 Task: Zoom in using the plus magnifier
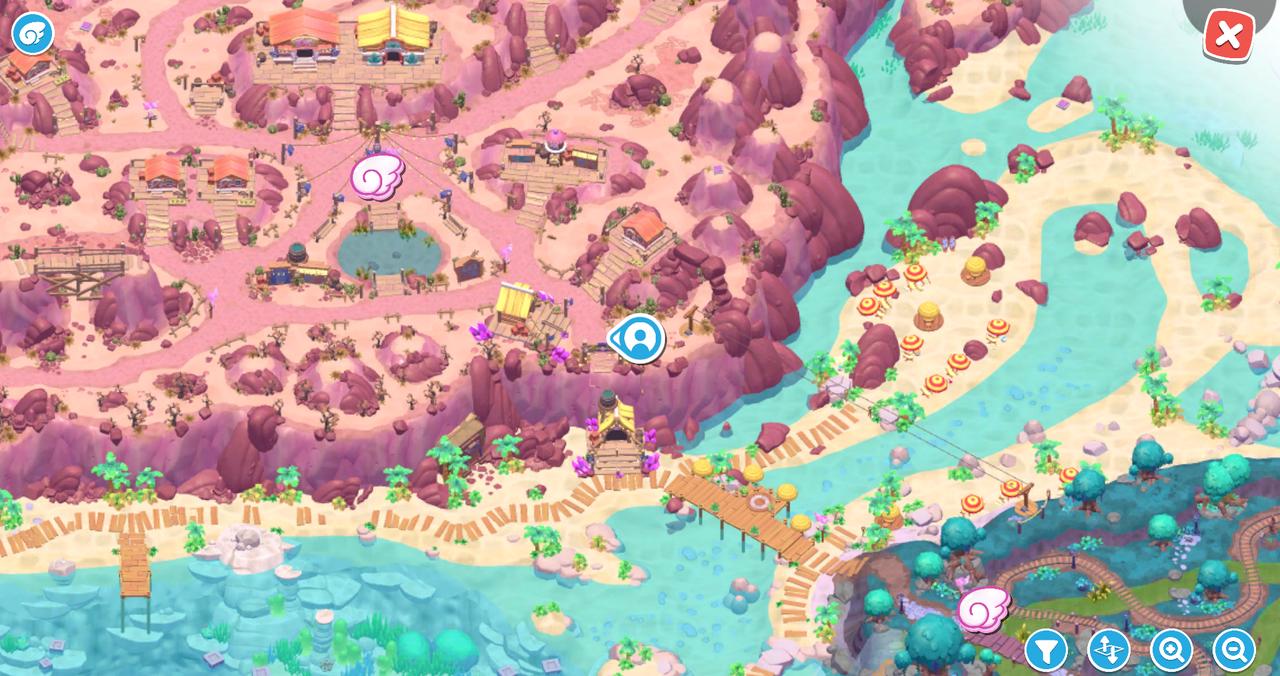pyautogui.click(x=1171, y=650)
